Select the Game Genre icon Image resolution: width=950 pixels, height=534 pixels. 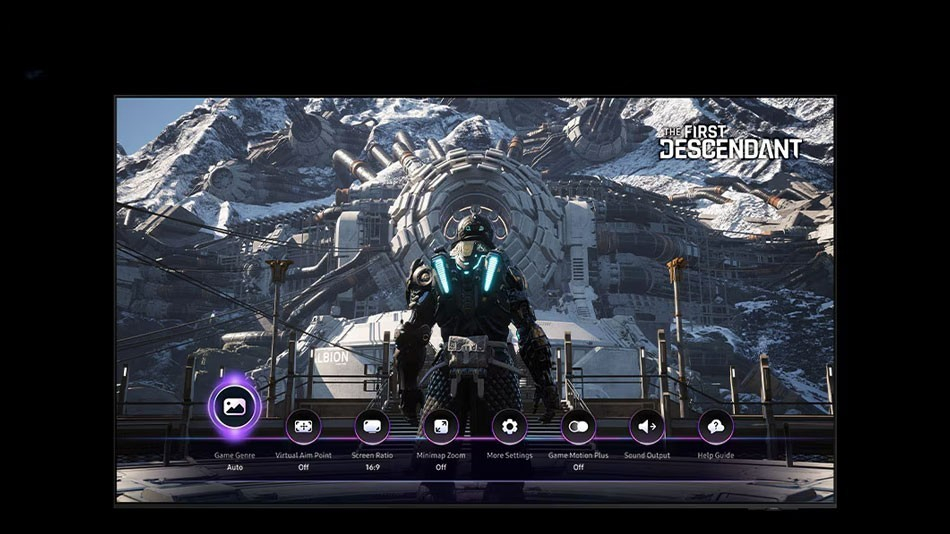tap(235, 407)
